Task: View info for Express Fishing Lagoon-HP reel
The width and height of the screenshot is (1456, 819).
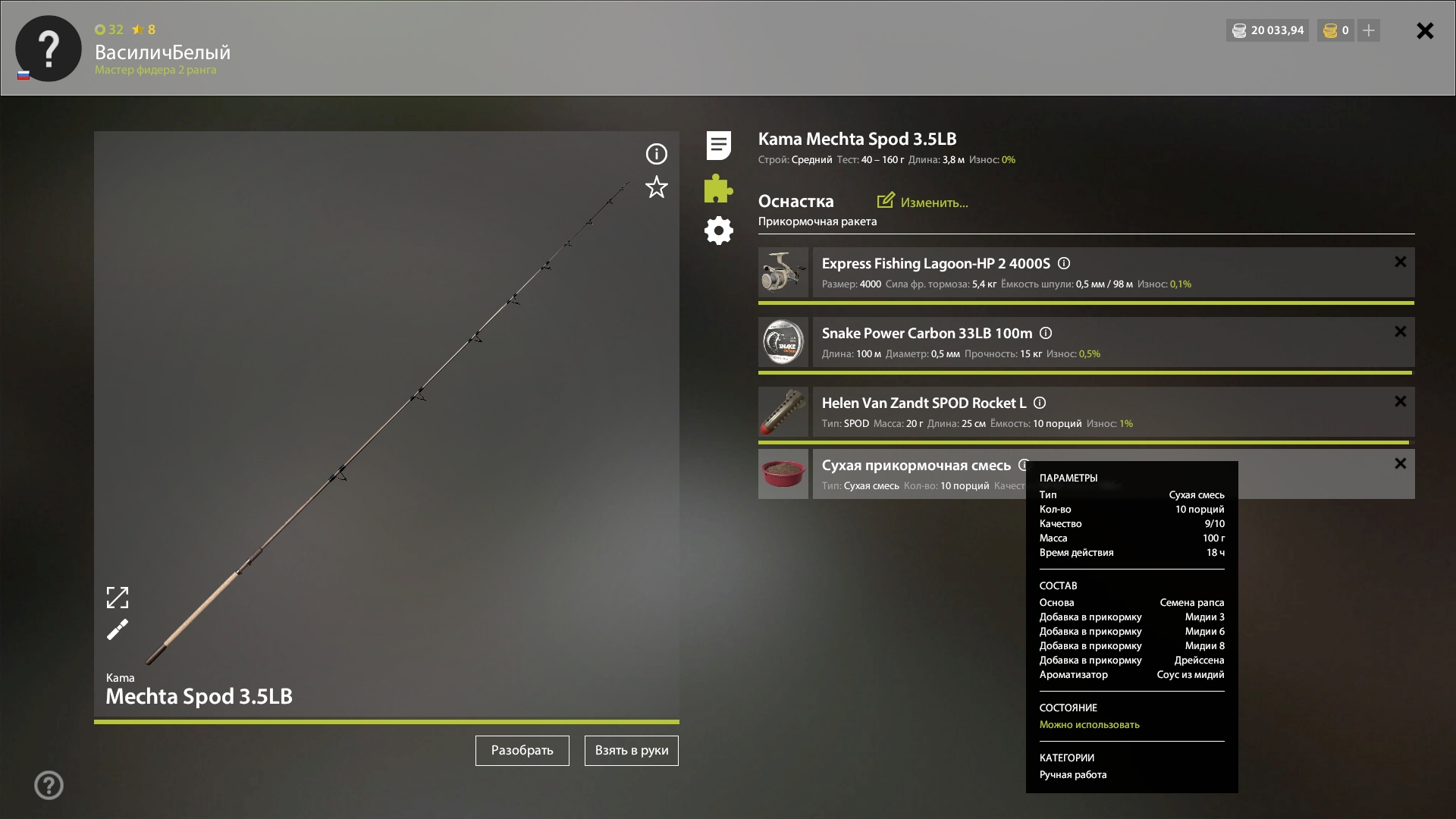Action: pos(1064,263)
